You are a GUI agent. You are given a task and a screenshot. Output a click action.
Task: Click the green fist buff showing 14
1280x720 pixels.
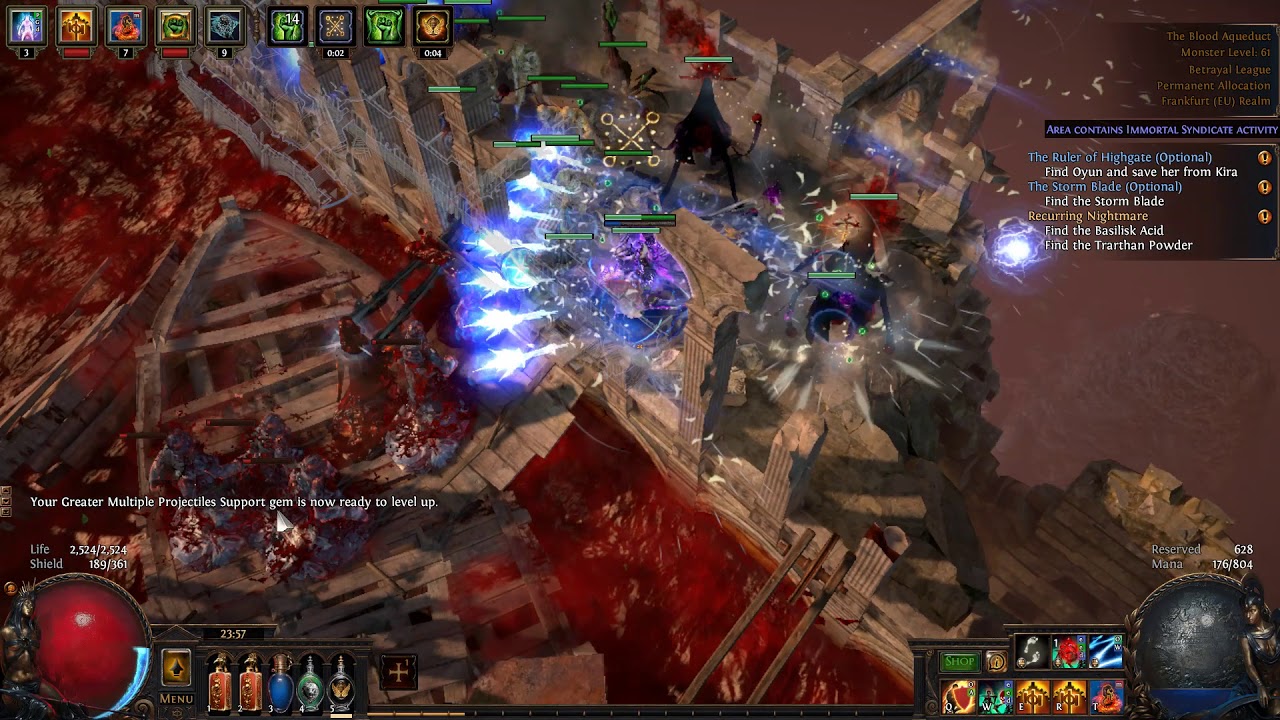(x=287, y=27)
